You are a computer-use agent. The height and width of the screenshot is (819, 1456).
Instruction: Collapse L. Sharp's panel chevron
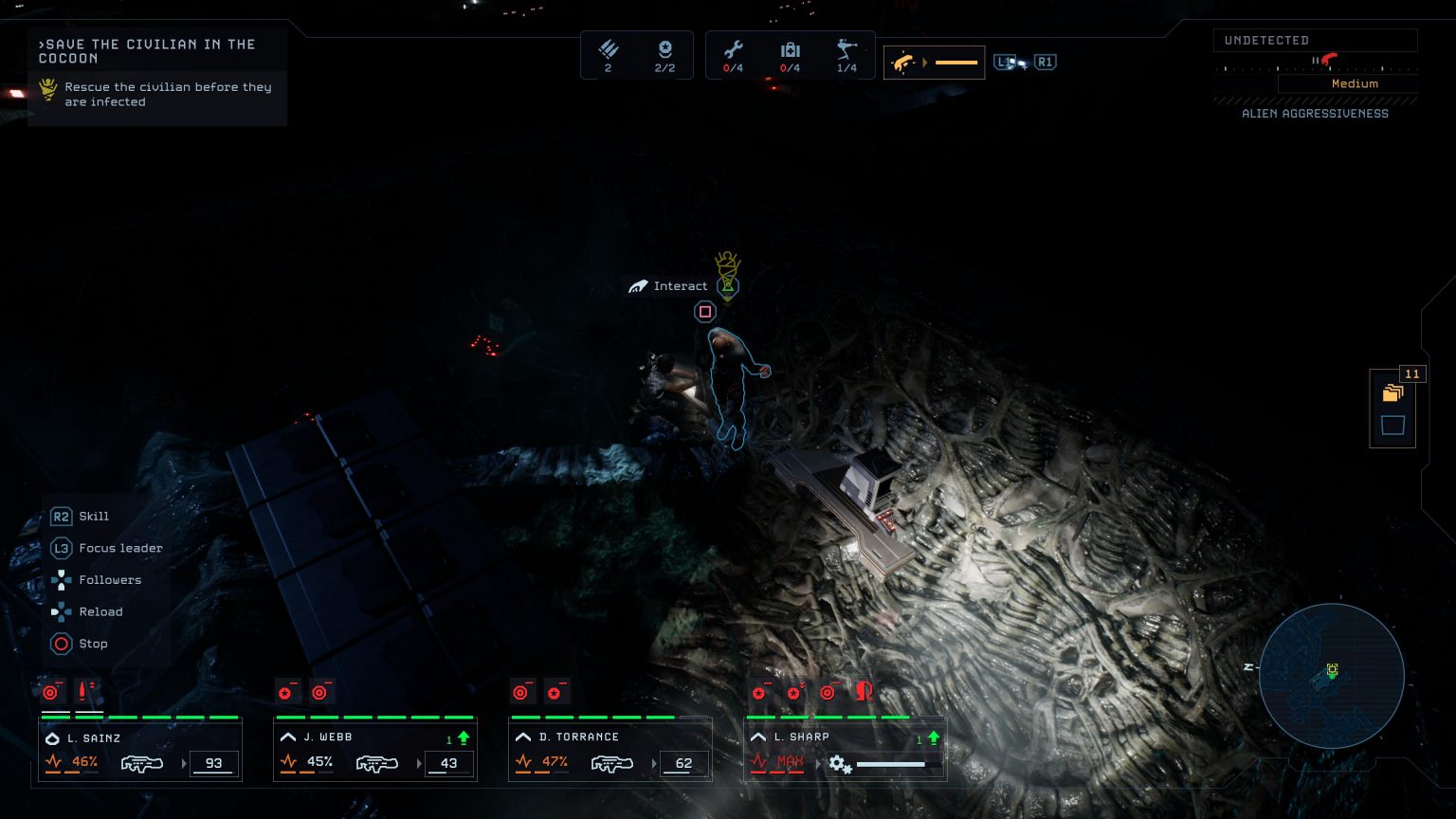click(757, 737)
